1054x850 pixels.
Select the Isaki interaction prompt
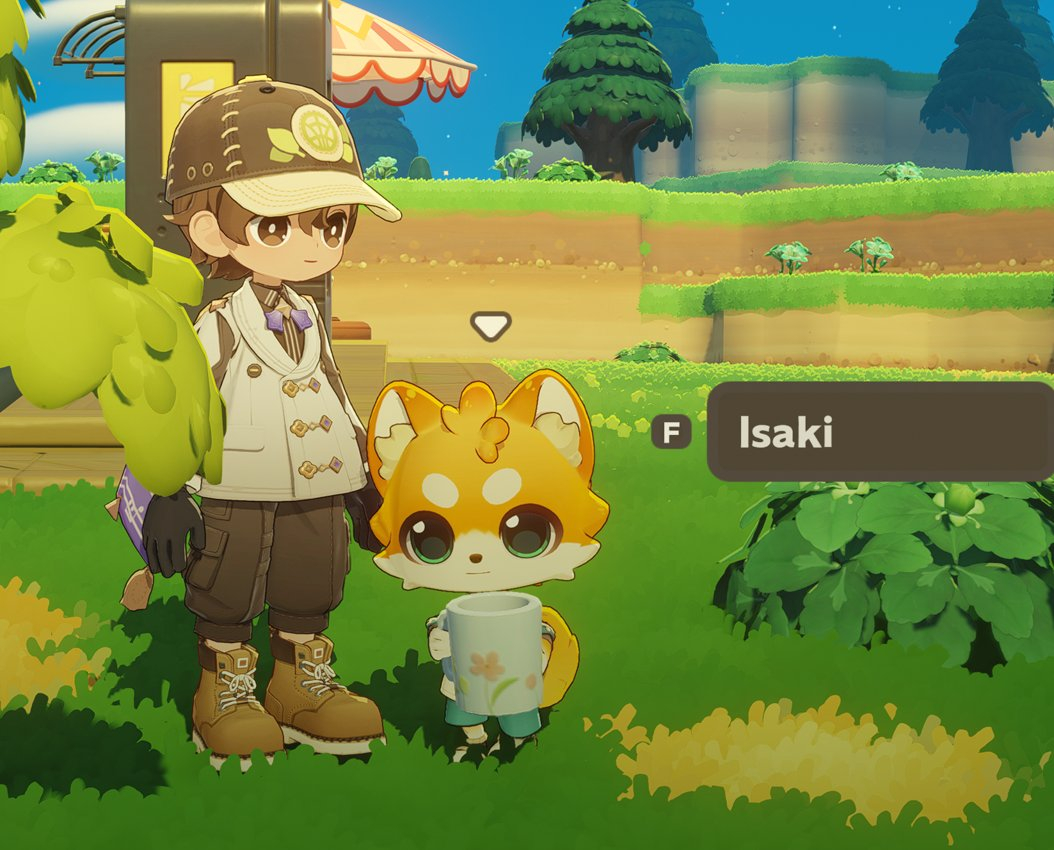pyautogui.click(x=878, y=432)
